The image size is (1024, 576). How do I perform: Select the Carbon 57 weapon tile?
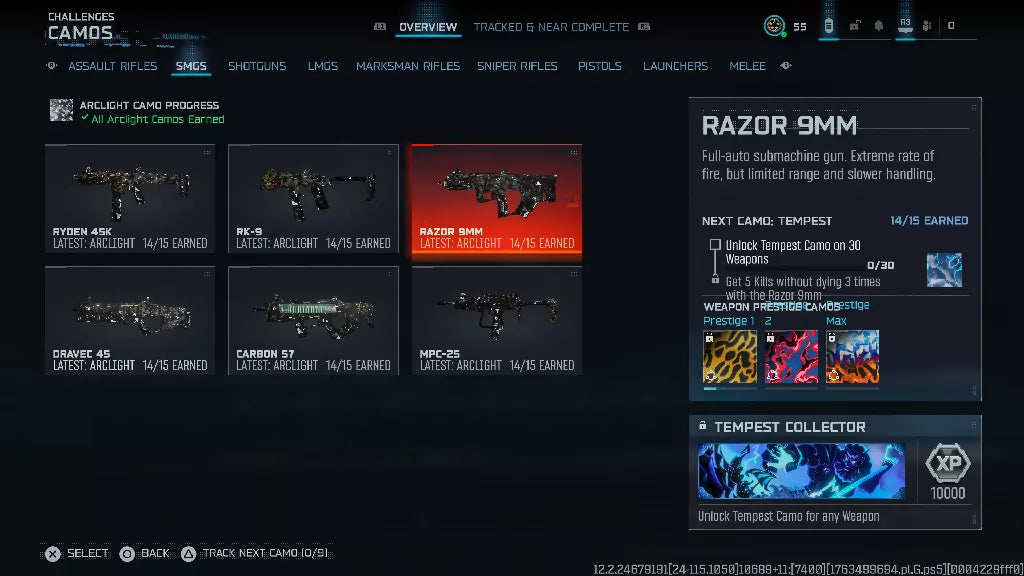[x=313, y=320]
